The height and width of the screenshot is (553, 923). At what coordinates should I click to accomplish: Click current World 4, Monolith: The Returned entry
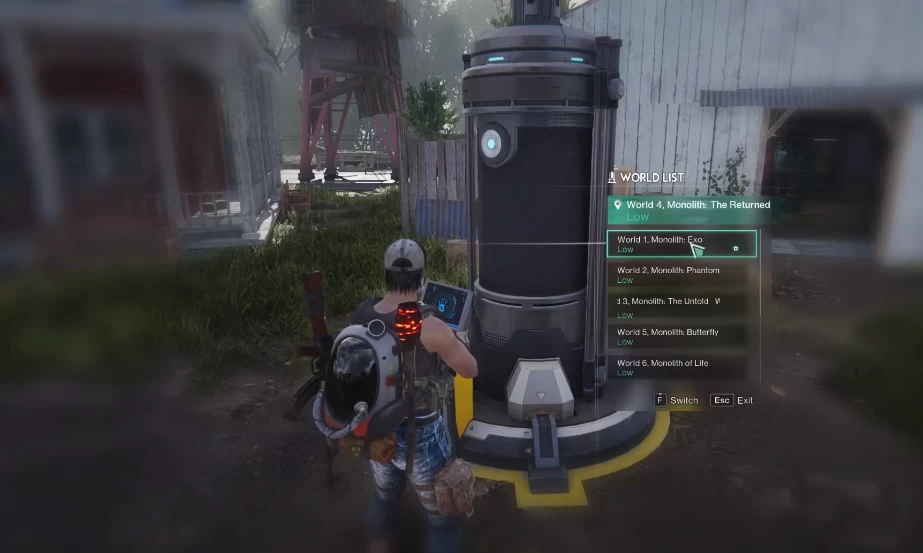pyautogui.click(x=689, y=210)
